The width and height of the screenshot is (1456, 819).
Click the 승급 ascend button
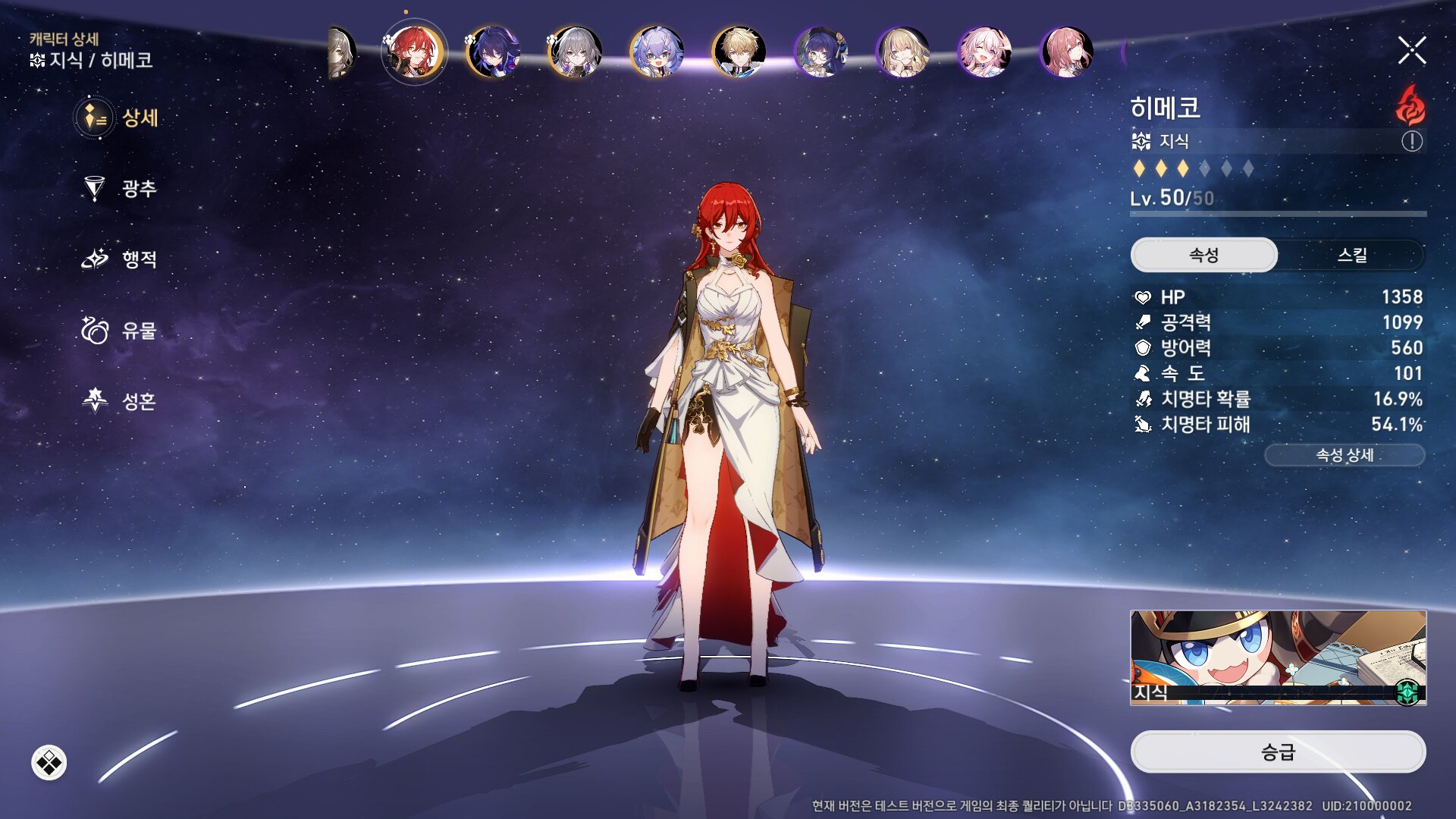[x=1278, y=752]
